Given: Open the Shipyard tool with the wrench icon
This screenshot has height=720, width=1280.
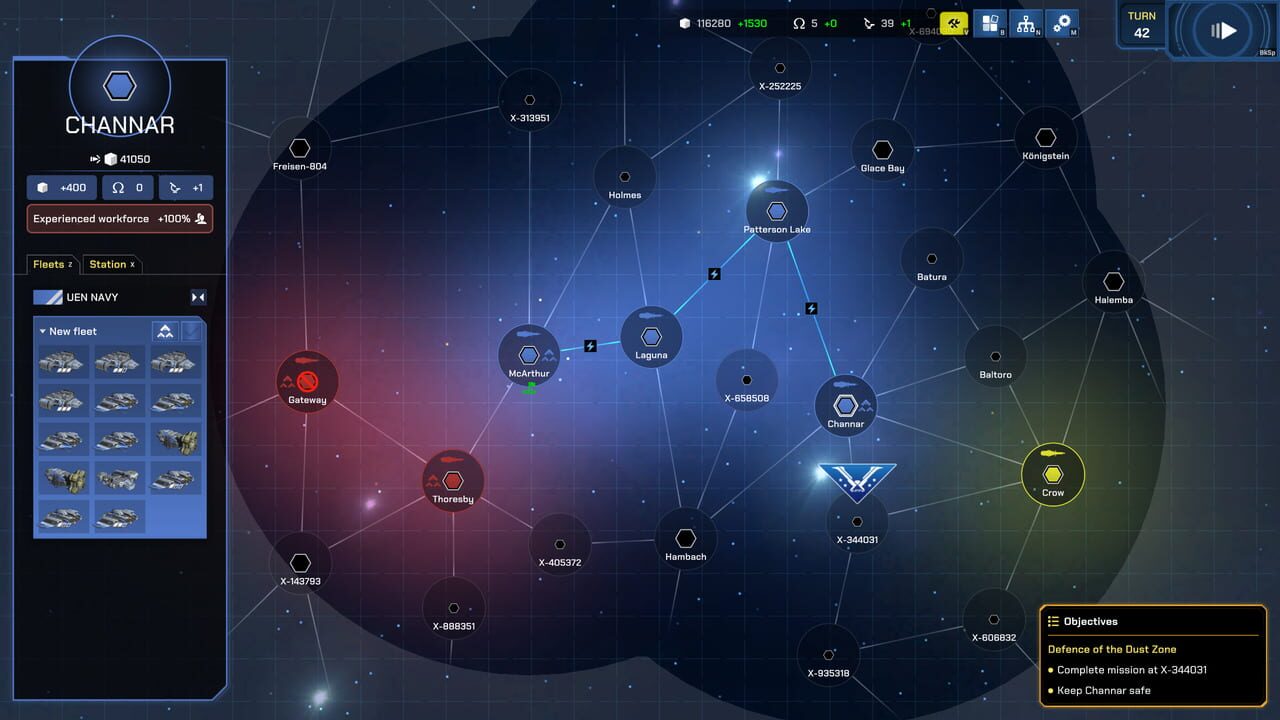Looking at the screenshot, I should point(954,22).
